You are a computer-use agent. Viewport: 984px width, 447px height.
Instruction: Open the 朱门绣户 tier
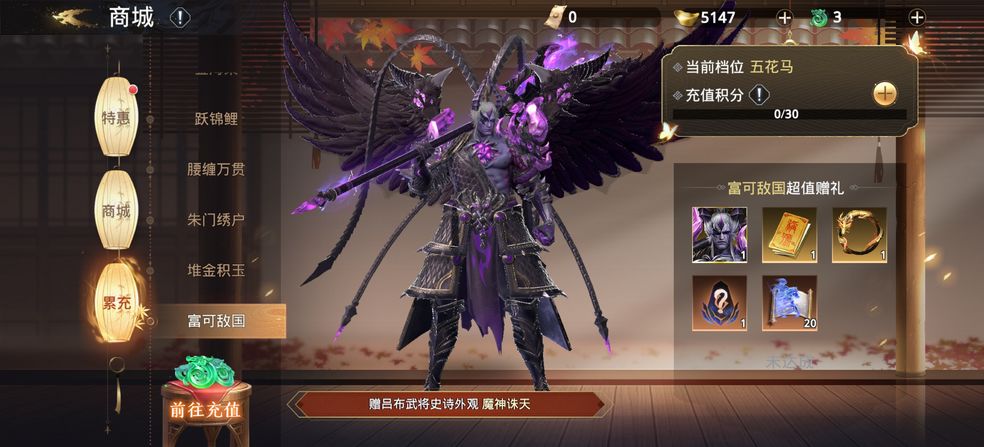(x=216, y=220)
